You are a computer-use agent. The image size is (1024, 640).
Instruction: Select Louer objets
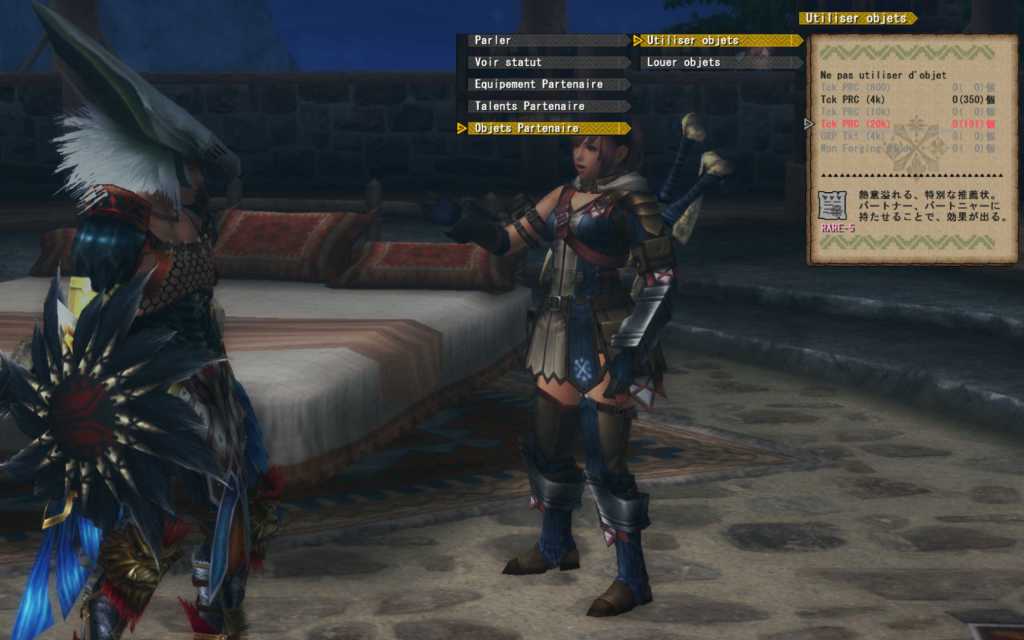coord(720,62)
